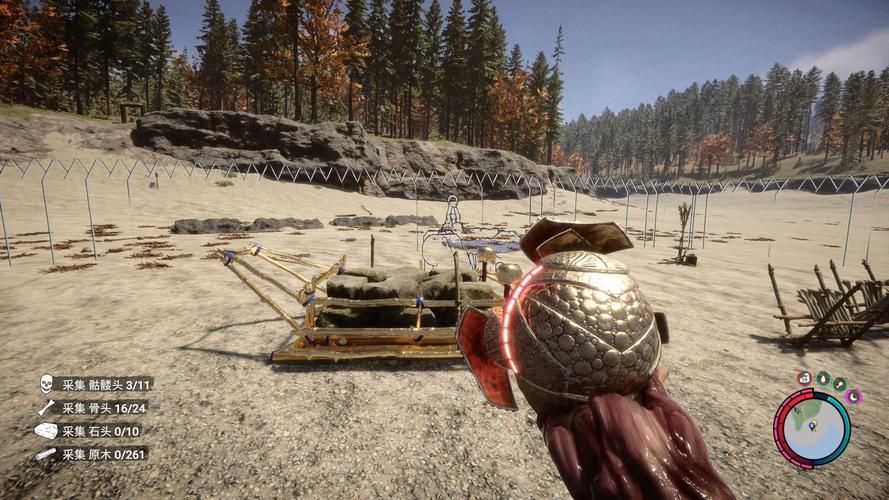Click the blue player marker on the minimap
The width and height of the screenshot is (889, 500).
pos(812,426)
